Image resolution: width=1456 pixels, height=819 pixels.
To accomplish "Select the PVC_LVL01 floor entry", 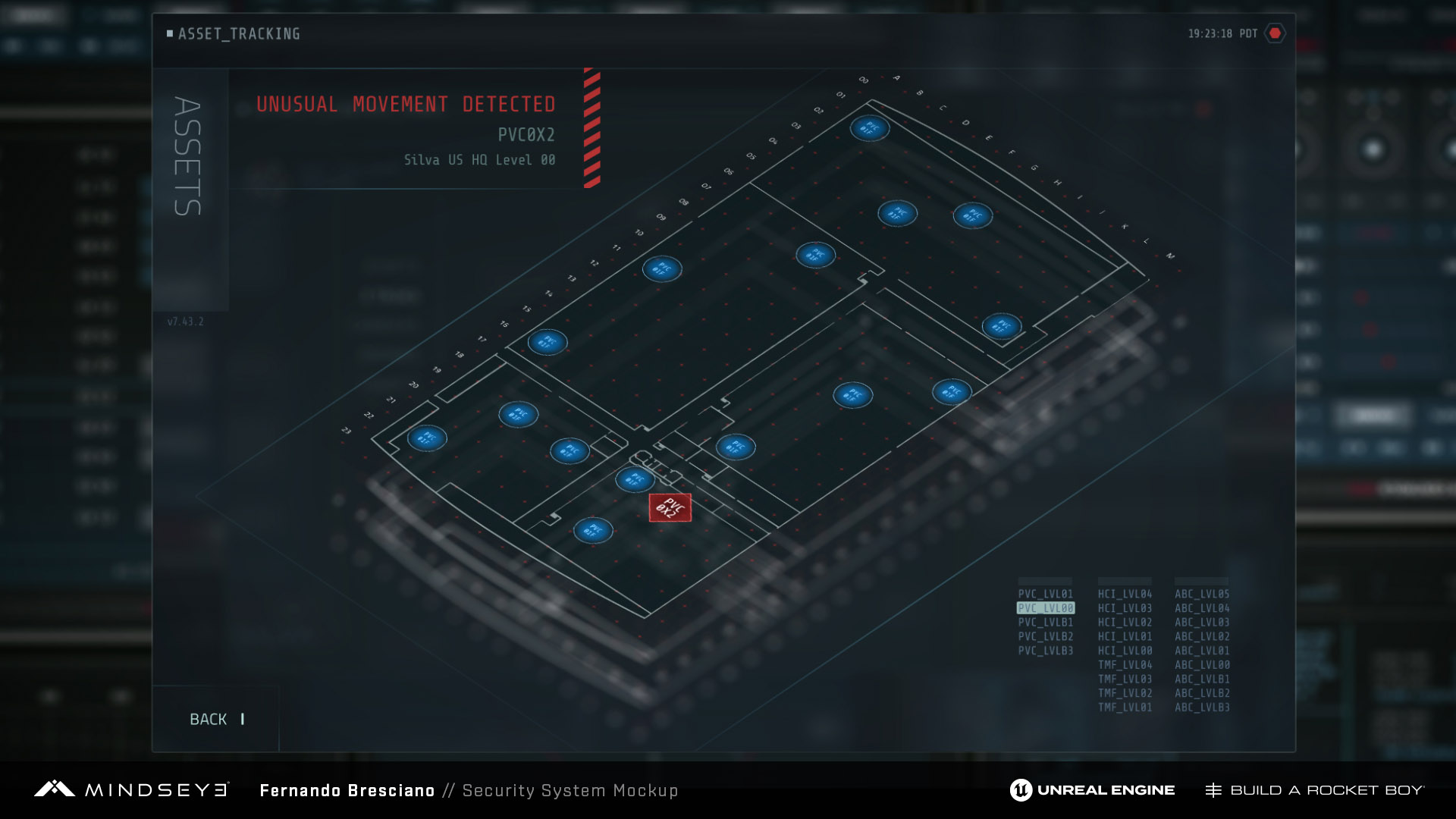I will (1045, 595).
